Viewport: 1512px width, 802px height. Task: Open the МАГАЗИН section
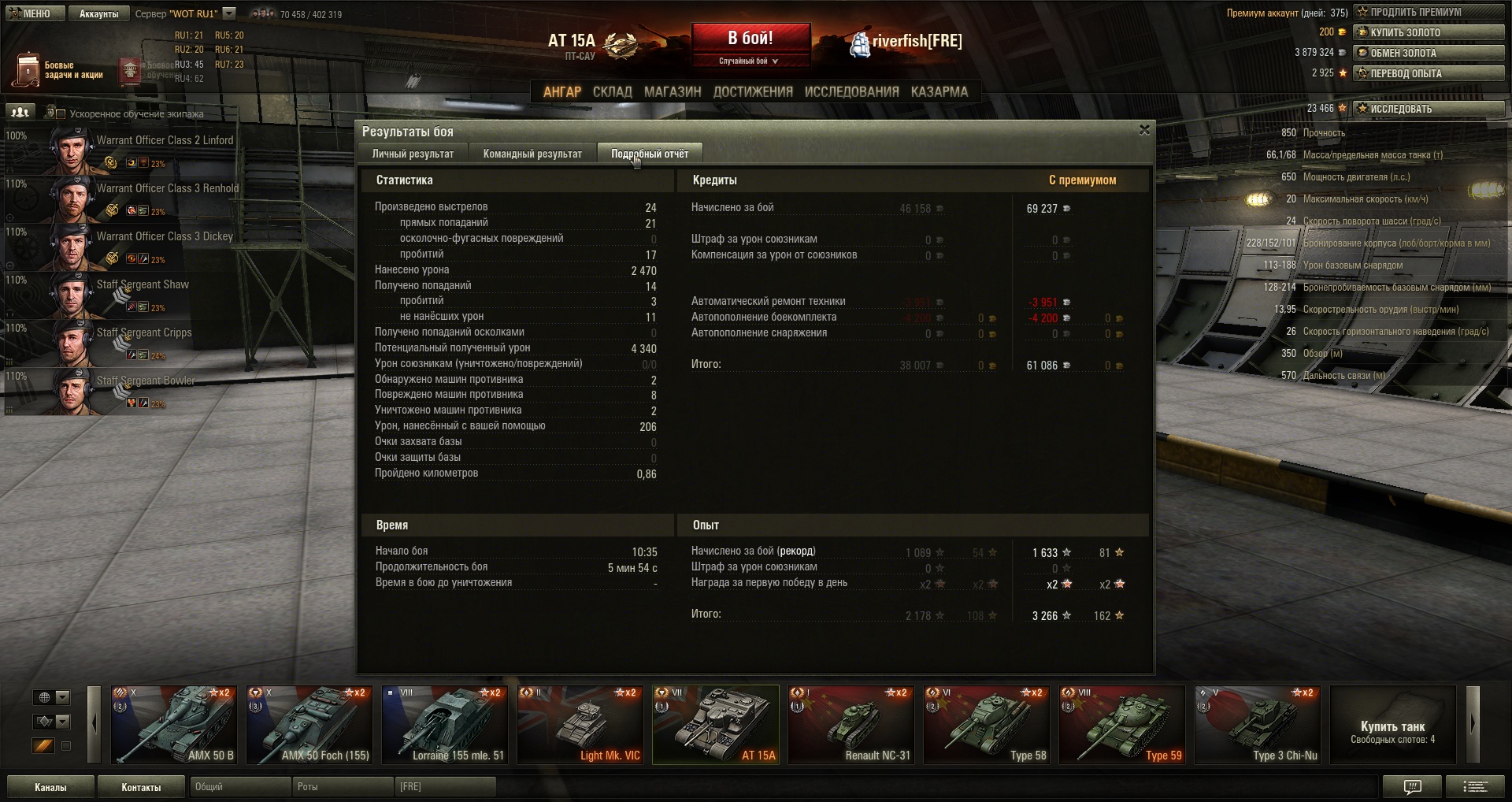coord(672,91)
